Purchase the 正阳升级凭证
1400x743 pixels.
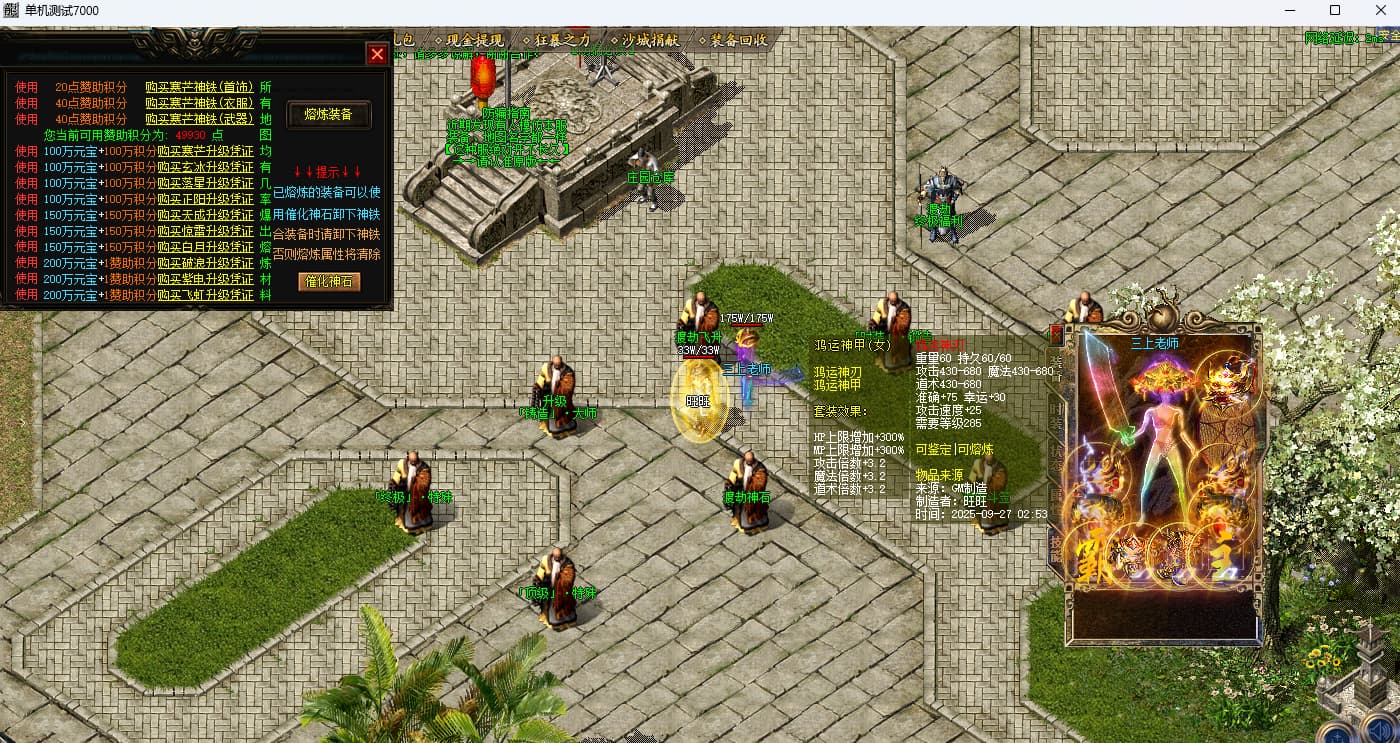pos(205,199)
